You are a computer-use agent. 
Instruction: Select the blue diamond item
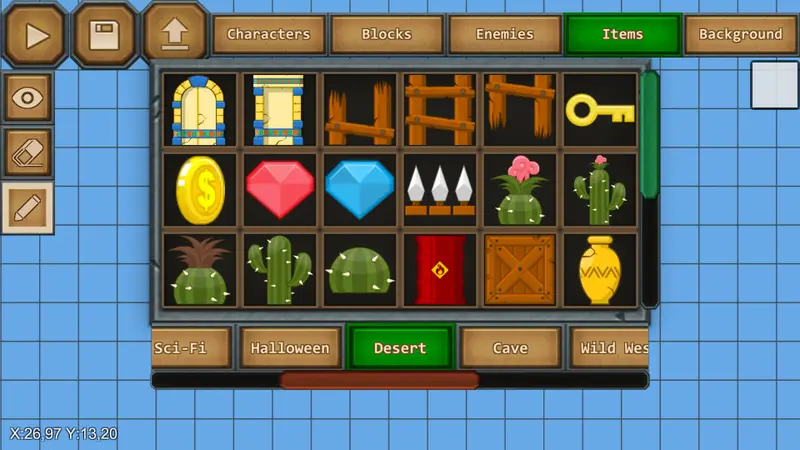coord(360,189)
